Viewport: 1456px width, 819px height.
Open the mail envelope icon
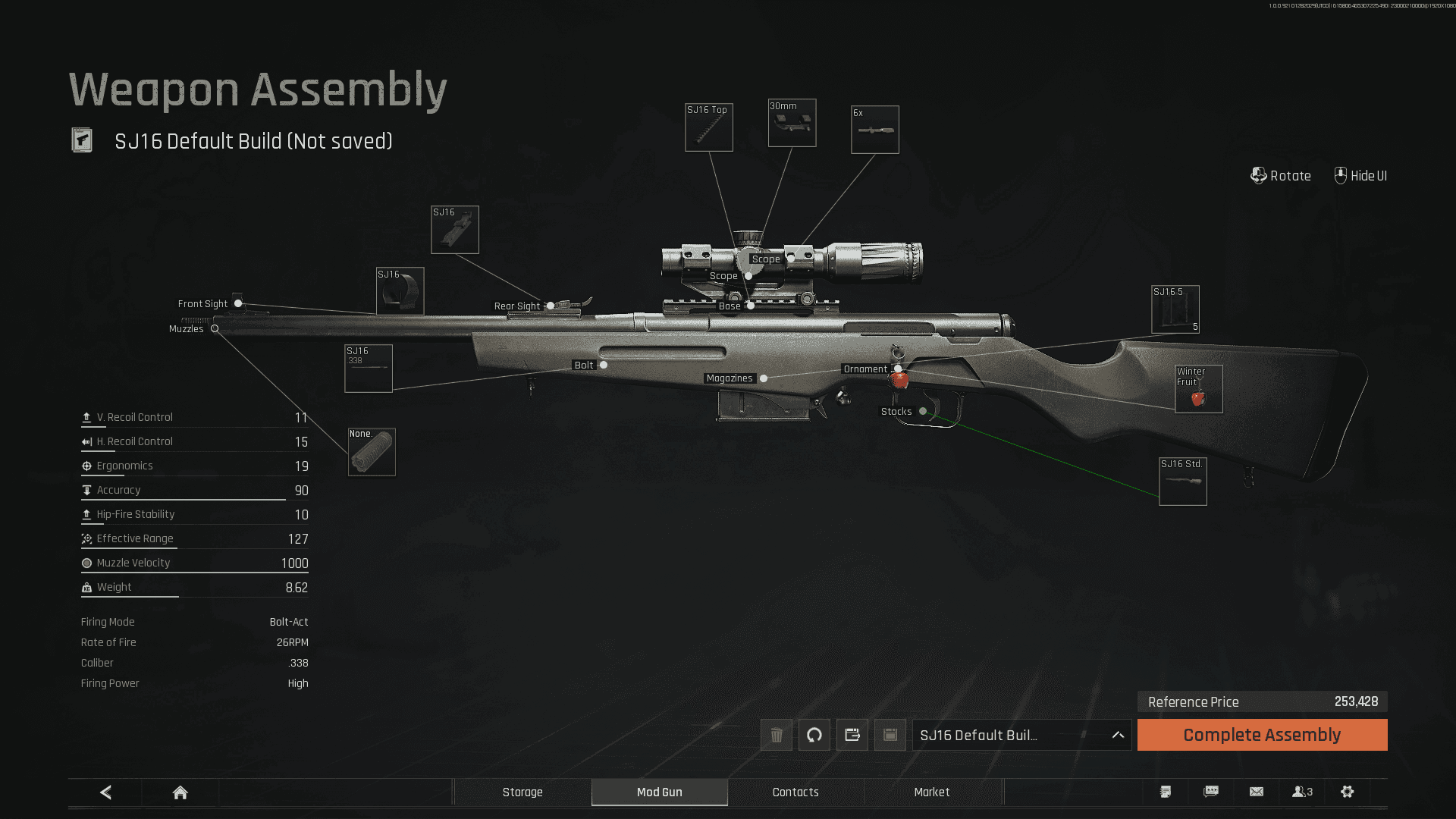[1257, 792]
